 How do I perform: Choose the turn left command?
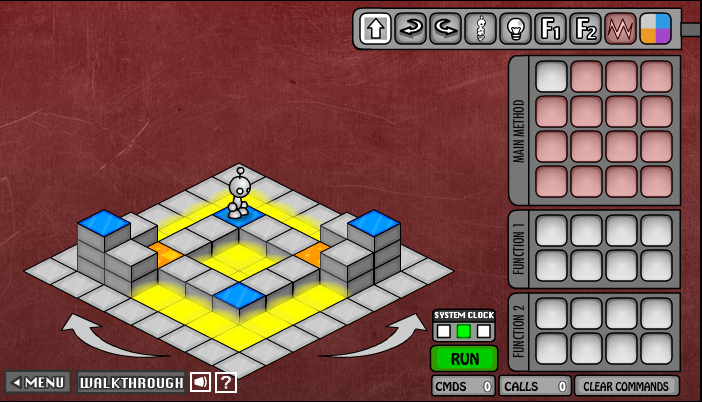pos(445,28)
